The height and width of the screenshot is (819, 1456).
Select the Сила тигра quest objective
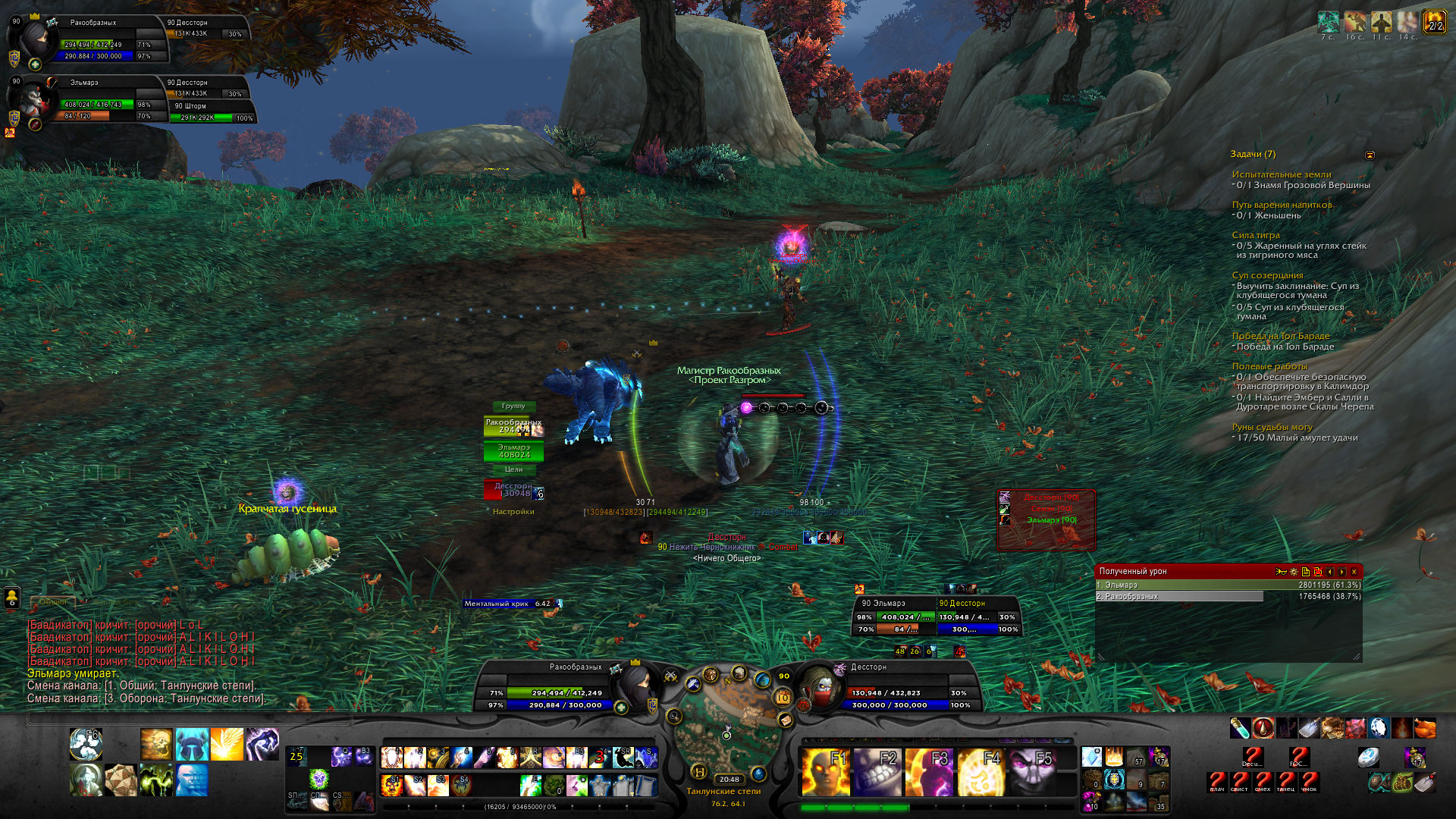click(x=1256, y=235)
